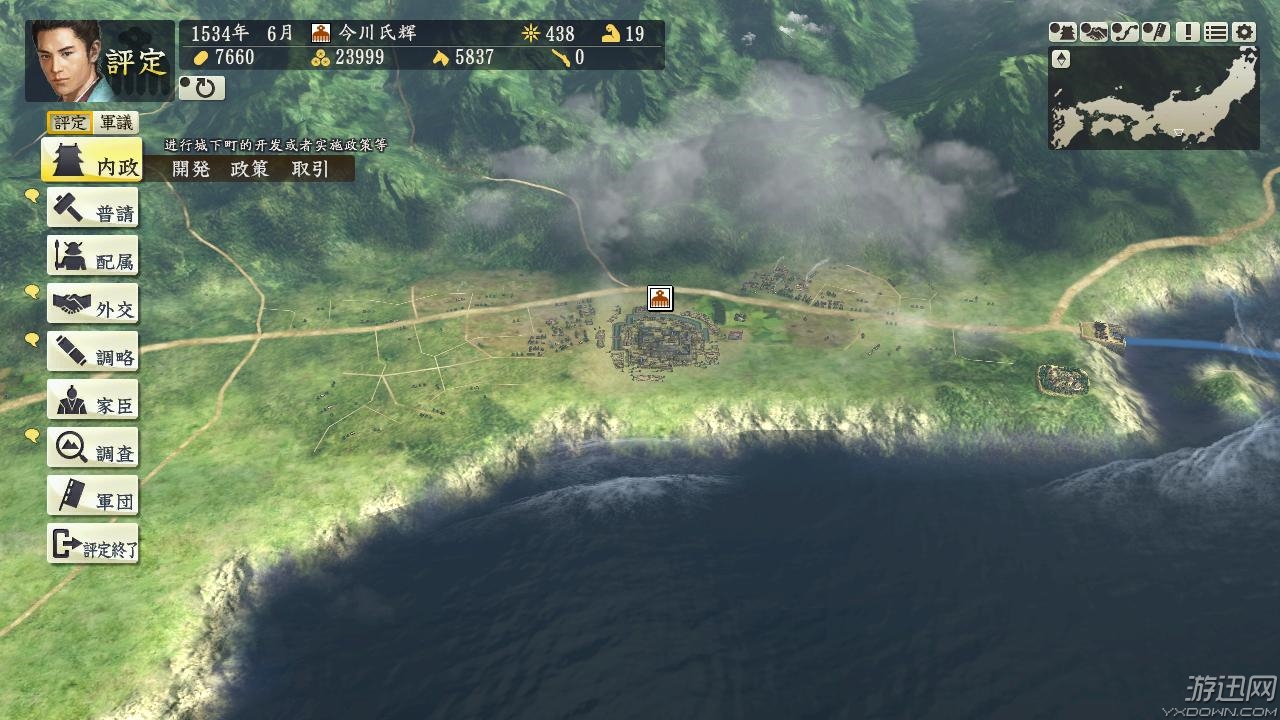
Task: End the council with 評定終了
Action: [93, 546]
